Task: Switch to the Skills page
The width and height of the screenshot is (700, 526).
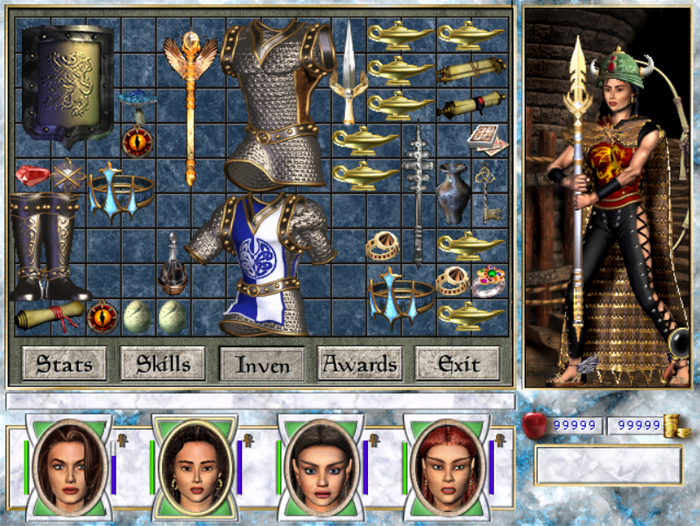Action: tap(163, 363)
